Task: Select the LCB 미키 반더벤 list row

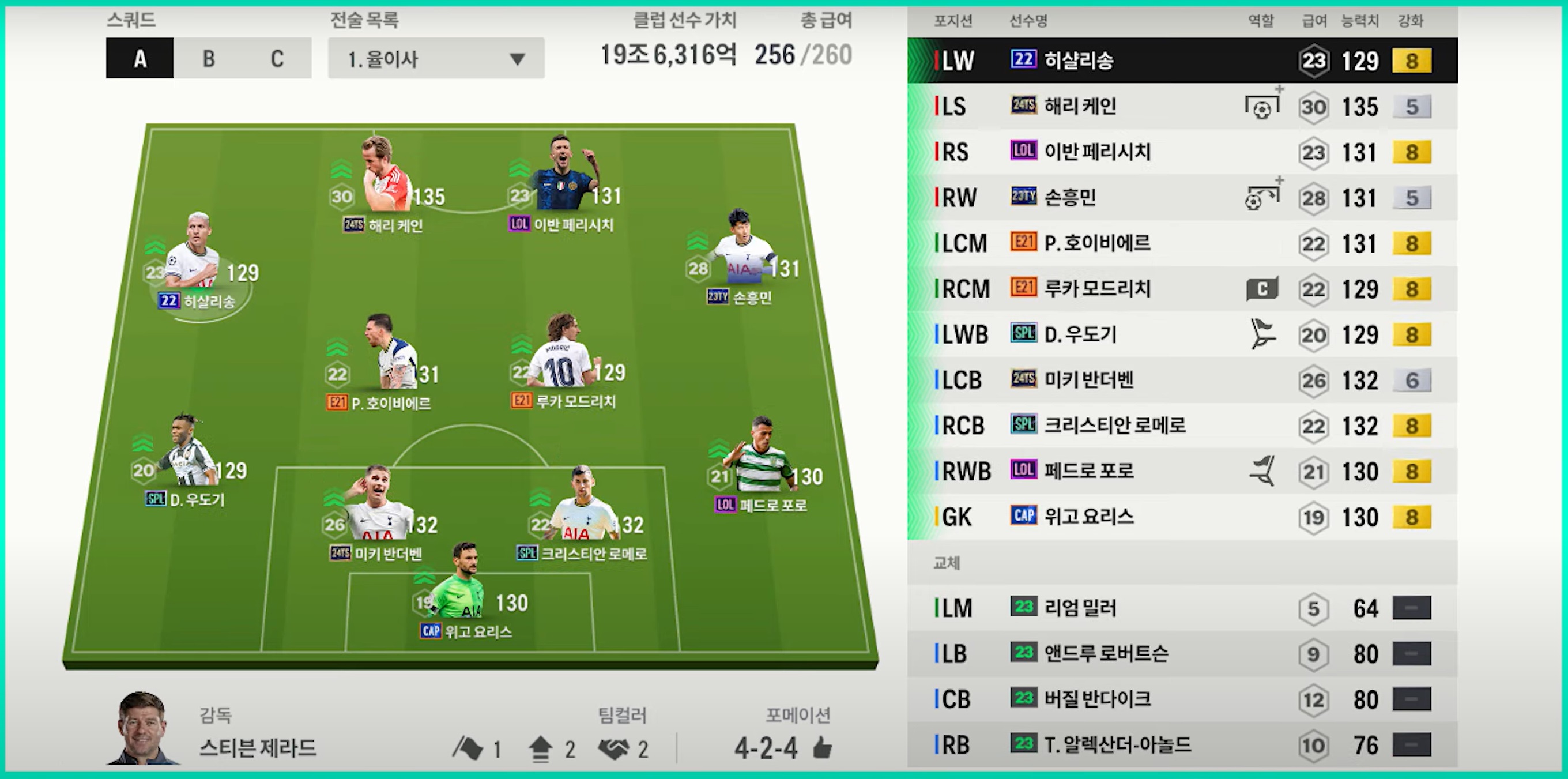Action: click(x=1181, y=380)
